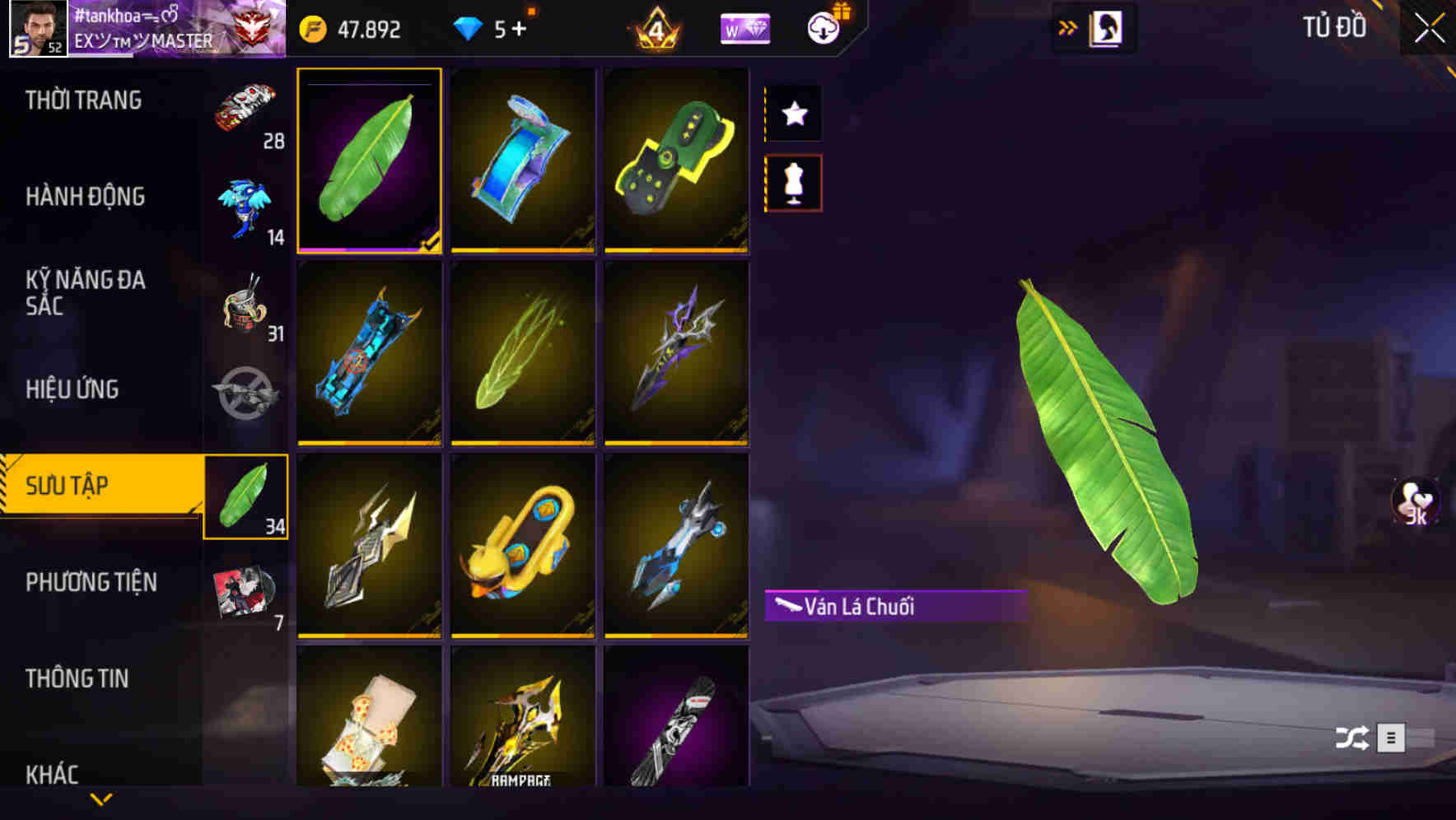Click the wardrobe book icon at the top
The height and width of the screenshot is (820, 1456).
tap(1107, 27)
